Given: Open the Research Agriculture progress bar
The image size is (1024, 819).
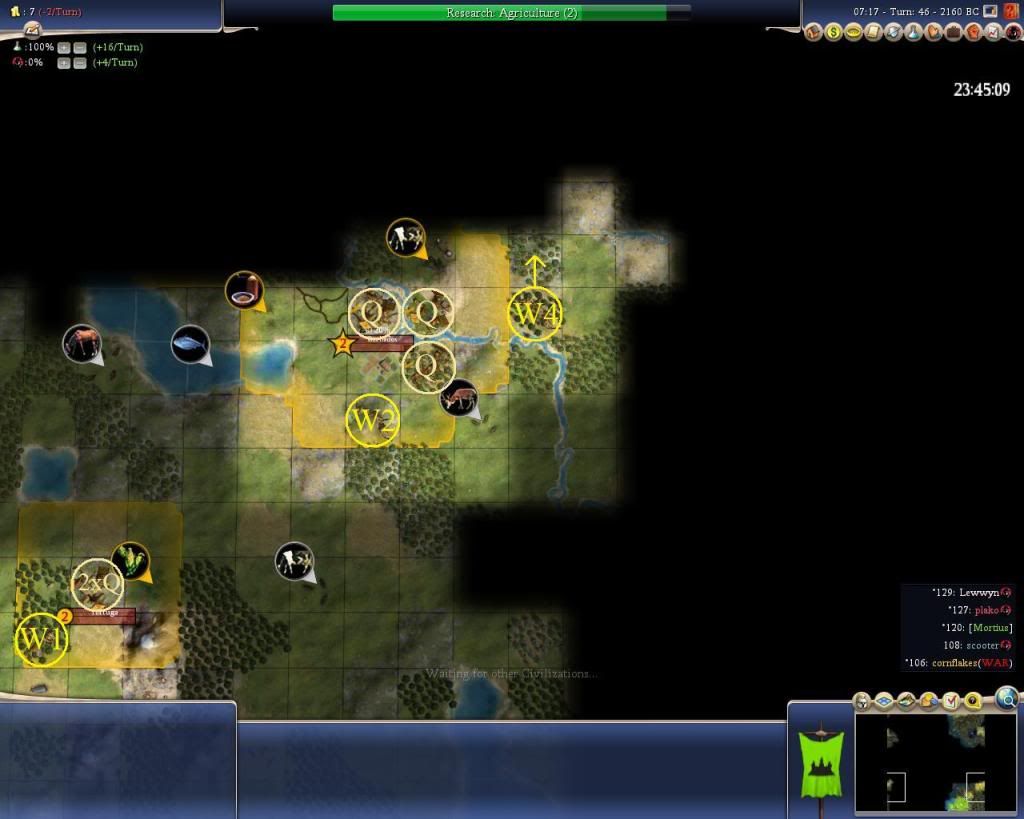Looking at the screenshot, I should [x=511, y=13].
